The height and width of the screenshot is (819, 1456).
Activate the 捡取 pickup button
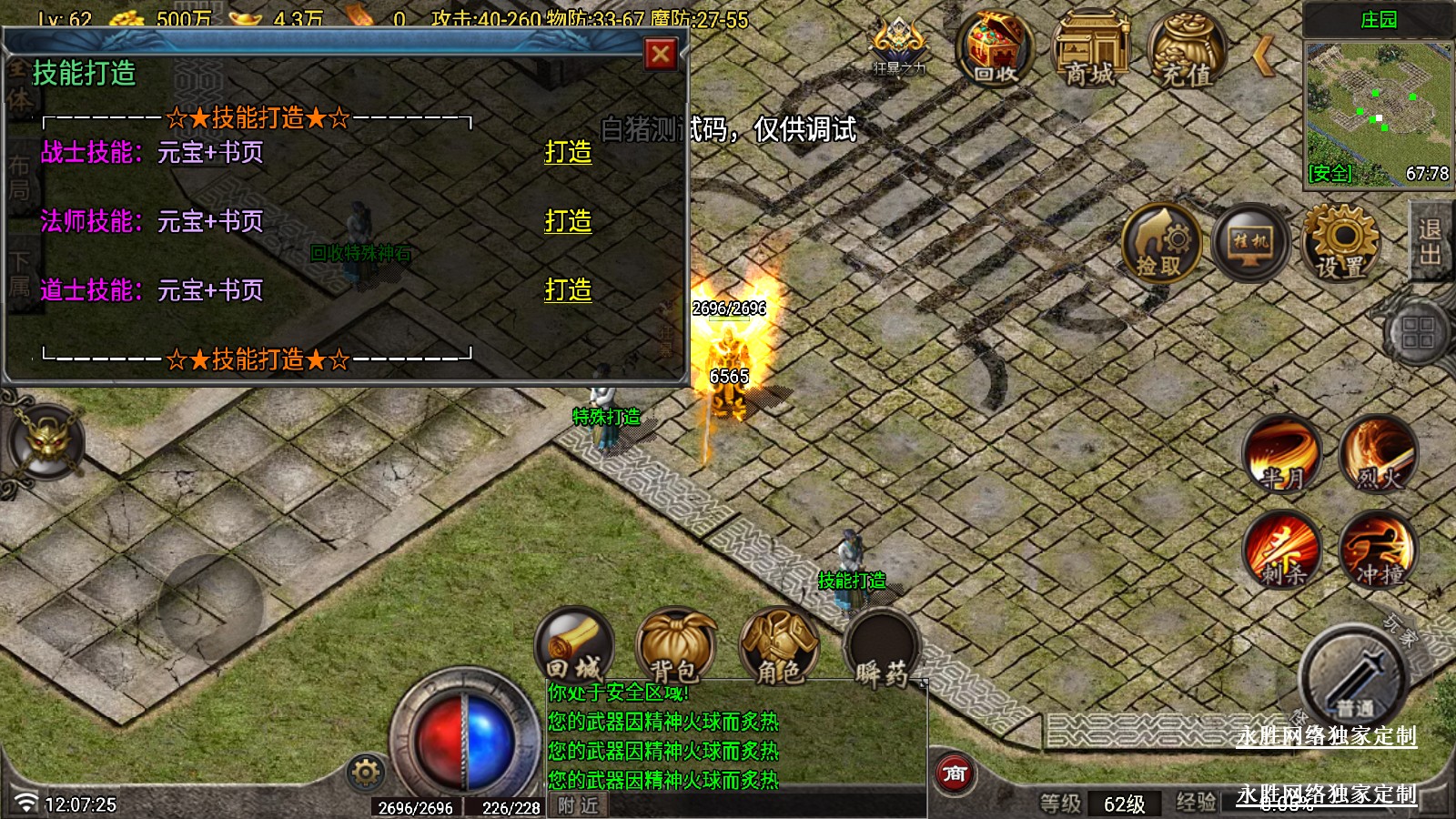(x=1160, y=243)
